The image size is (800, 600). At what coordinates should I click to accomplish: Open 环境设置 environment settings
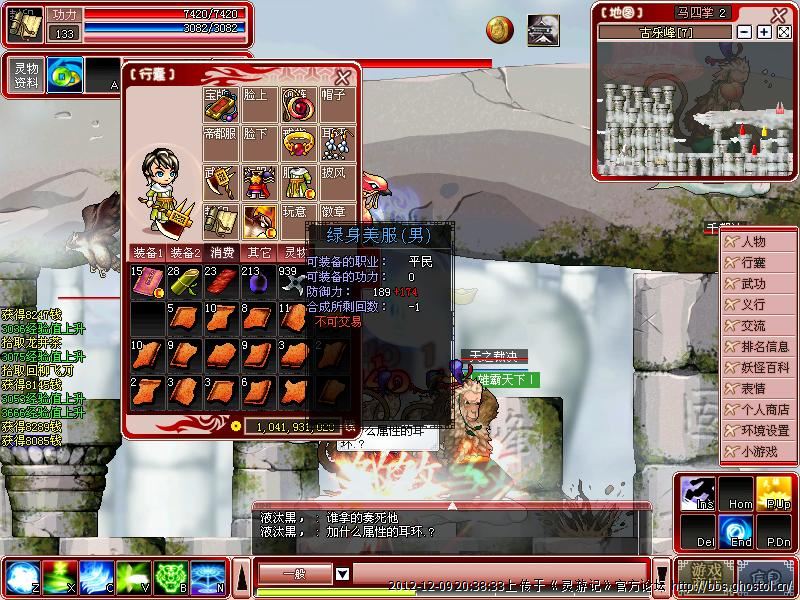(x=758, y=430)
